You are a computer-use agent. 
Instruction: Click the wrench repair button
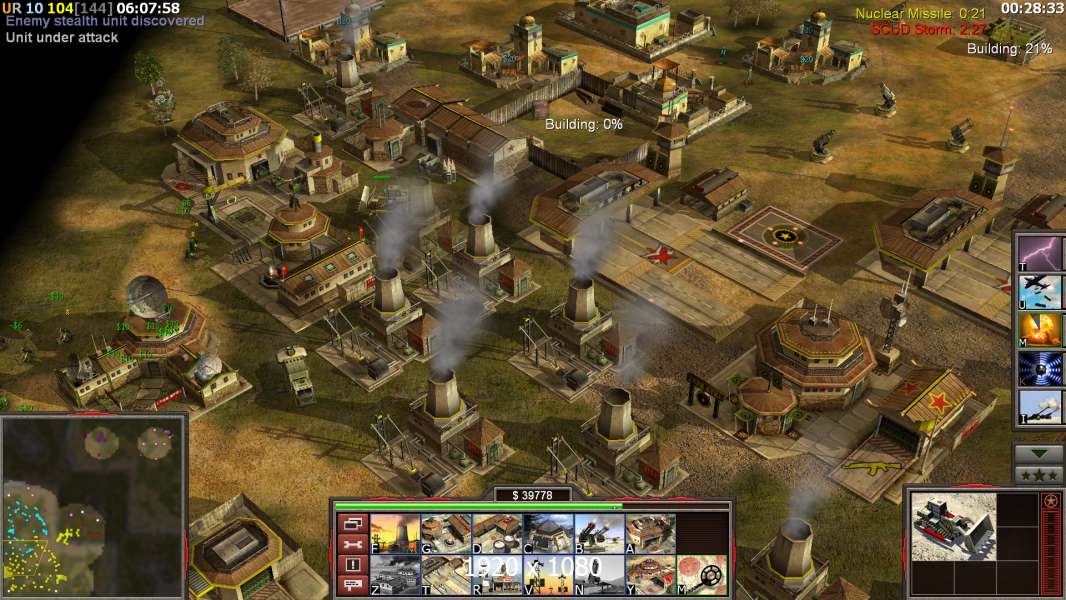pos(351,545)
